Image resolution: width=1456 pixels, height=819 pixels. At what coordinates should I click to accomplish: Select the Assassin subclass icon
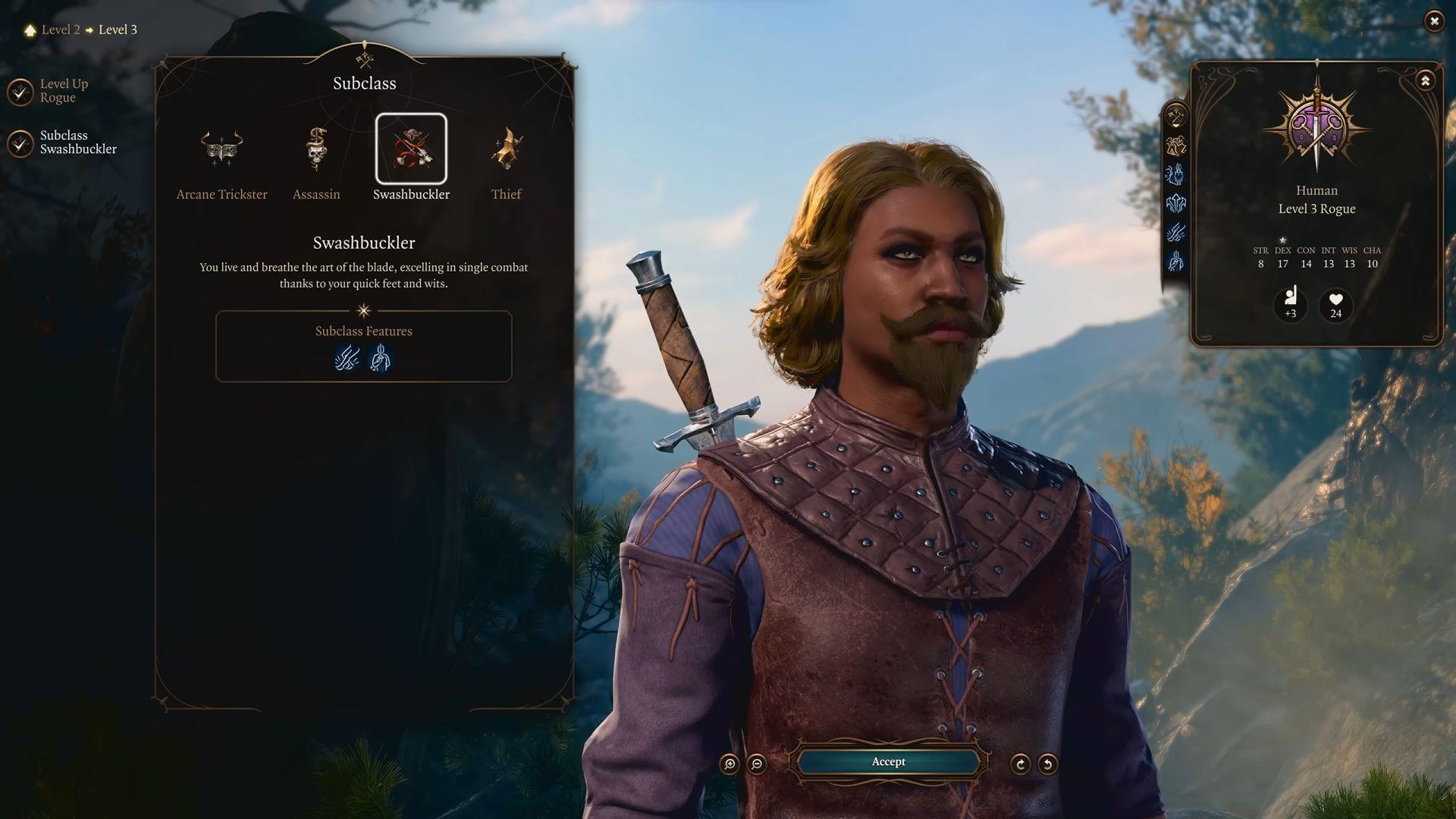click(316, 149)
